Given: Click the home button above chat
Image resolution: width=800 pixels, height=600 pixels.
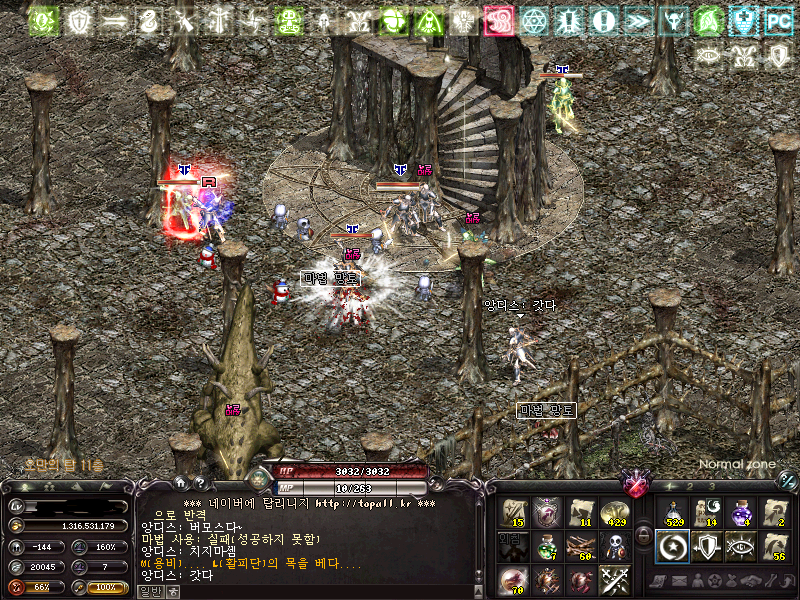Looking at the screenshot, I should point(181,483).
